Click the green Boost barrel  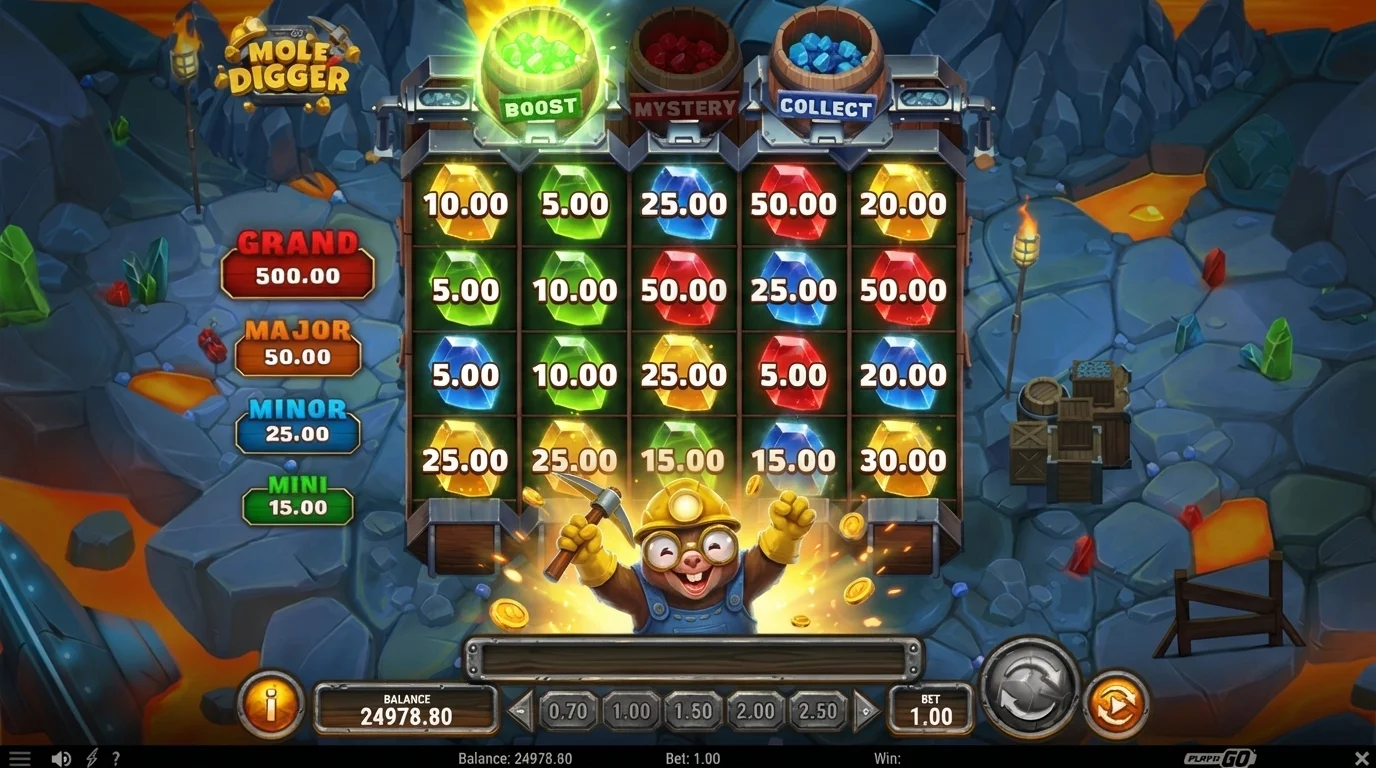point(540,60)
